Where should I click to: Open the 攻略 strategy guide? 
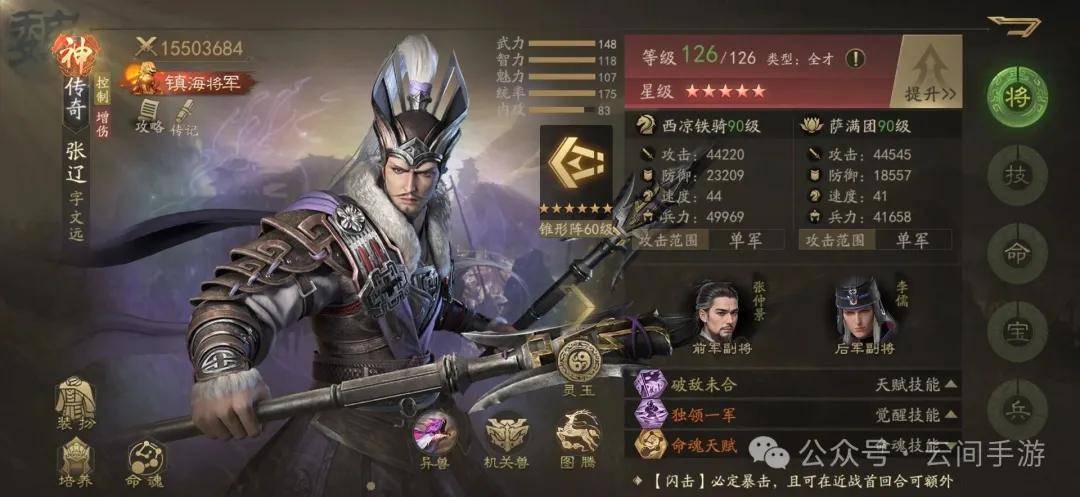pyautogui.click(x=149, y=116)
